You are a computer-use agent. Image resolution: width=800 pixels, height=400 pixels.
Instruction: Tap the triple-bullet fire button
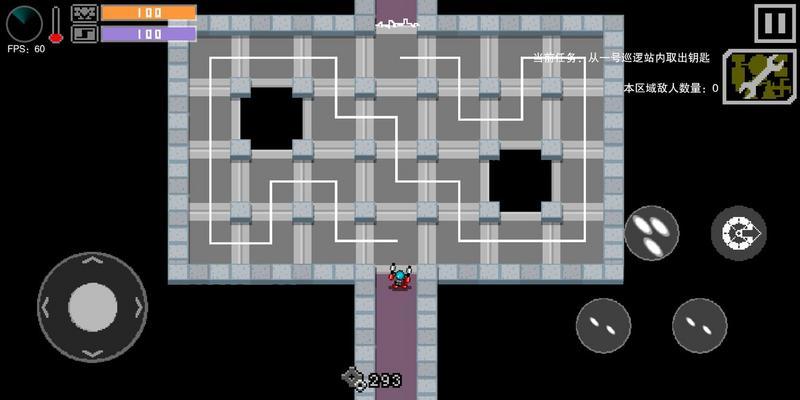pos(652,232)
